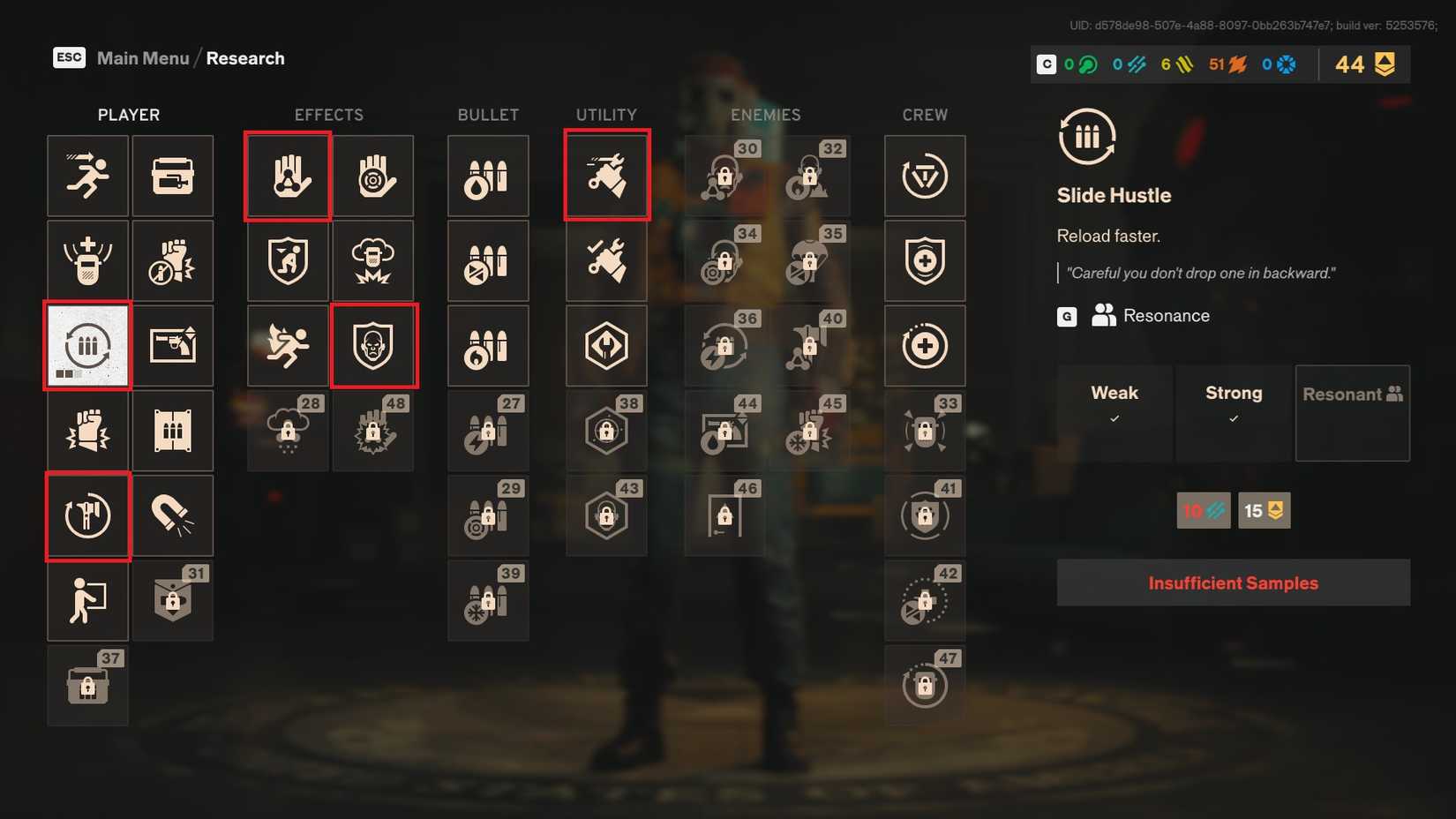Screen dimensions: 1456x819
Task: Toggle the Strong research checkmark
Action: pos(1233,420)
